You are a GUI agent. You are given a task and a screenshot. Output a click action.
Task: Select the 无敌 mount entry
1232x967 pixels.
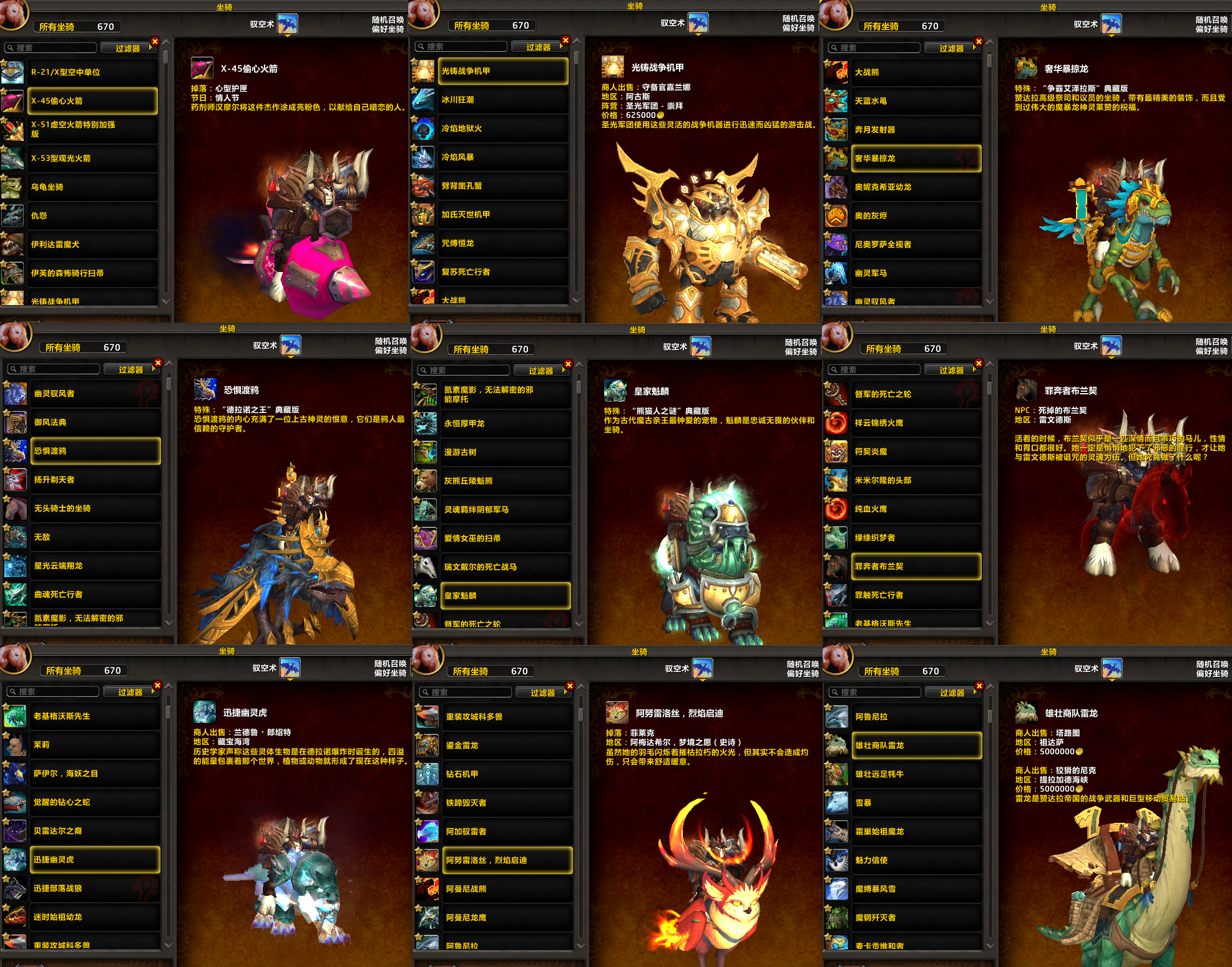[x=95, y=537]
